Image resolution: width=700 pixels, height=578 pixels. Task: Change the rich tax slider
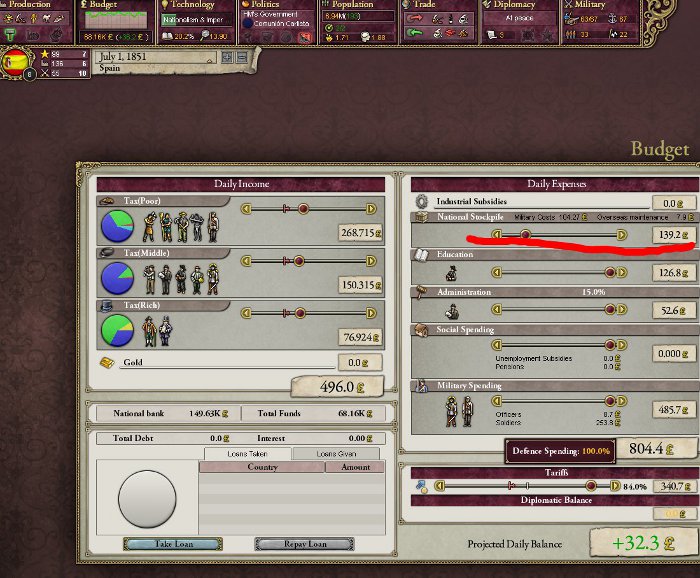(302, 312)
